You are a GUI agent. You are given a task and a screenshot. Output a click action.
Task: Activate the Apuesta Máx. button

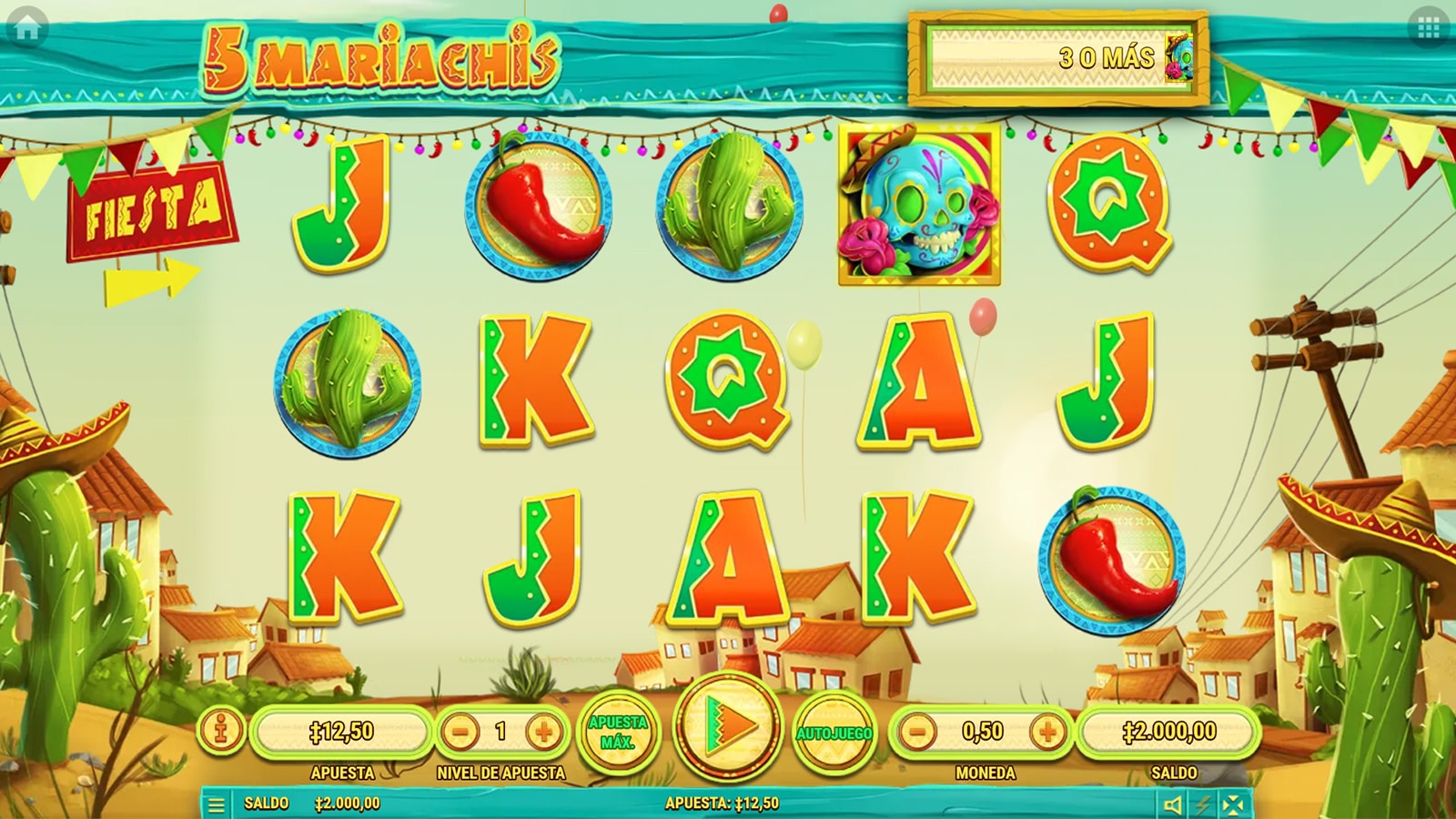tap(618, 732)
